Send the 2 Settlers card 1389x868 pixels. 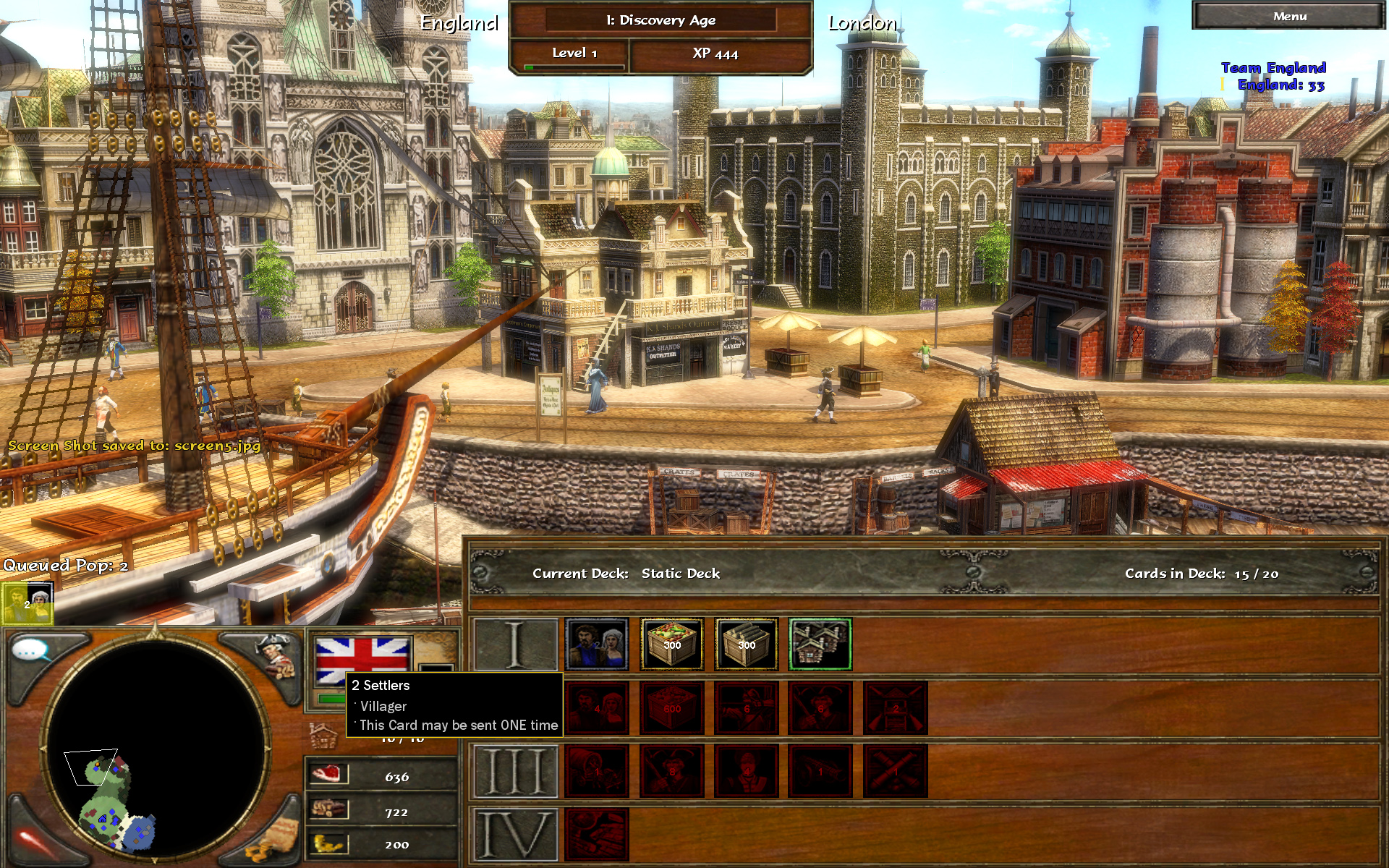coord(597,644)
